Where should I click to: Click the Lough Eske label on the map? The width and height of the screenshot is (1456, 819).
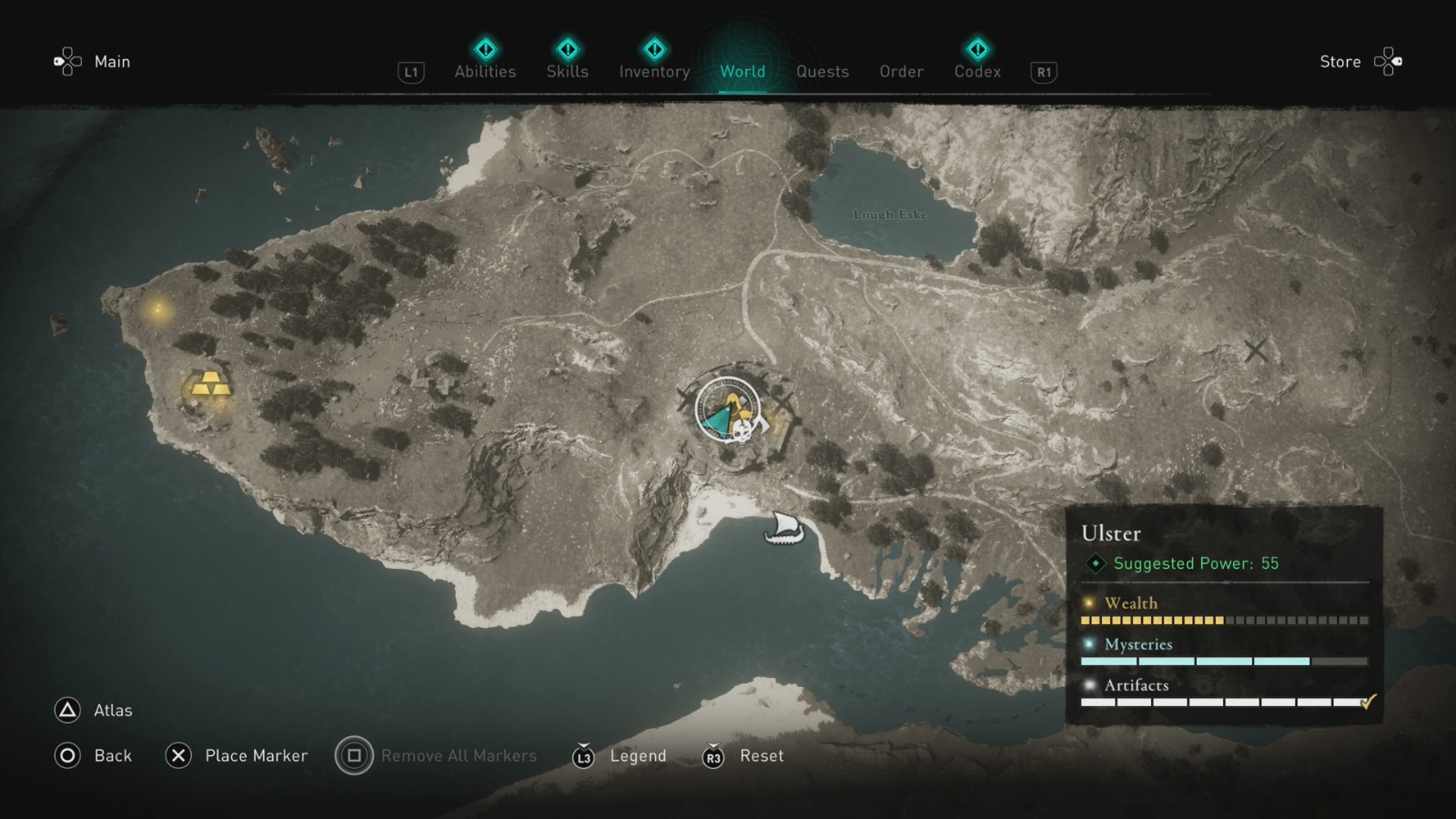pyautogui.click(x=890, y=216)
